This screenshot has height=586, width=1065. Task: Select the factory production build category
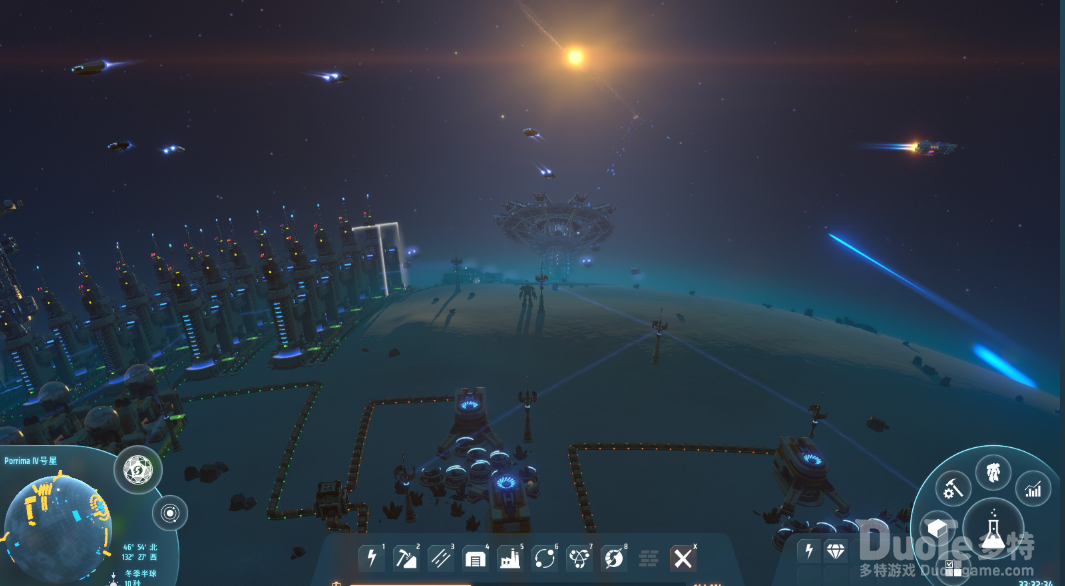(510, 558)
